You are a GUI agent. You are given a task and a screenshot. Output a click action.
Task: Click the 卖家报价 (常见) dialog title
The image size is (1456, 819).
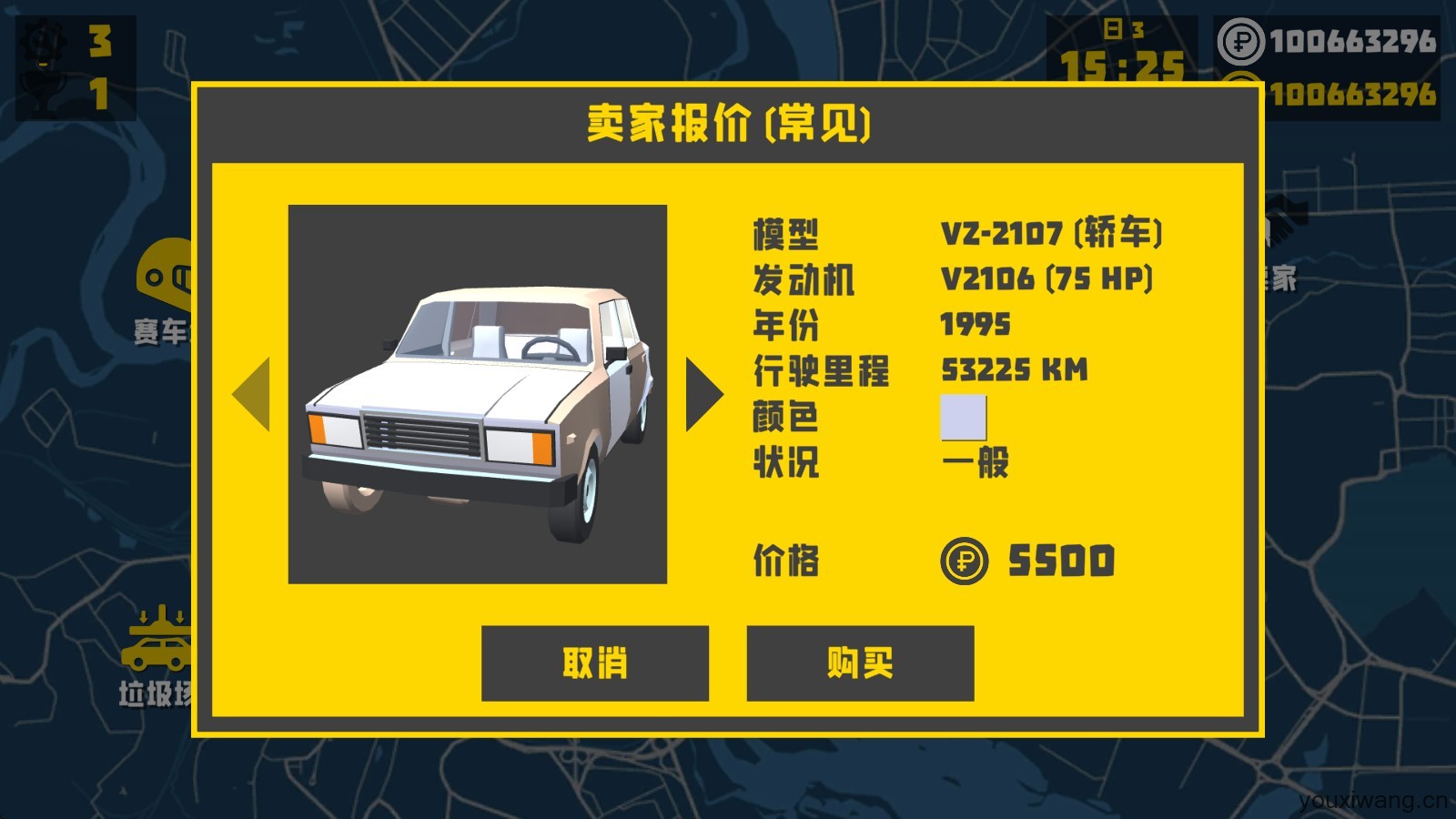point(728,126)
